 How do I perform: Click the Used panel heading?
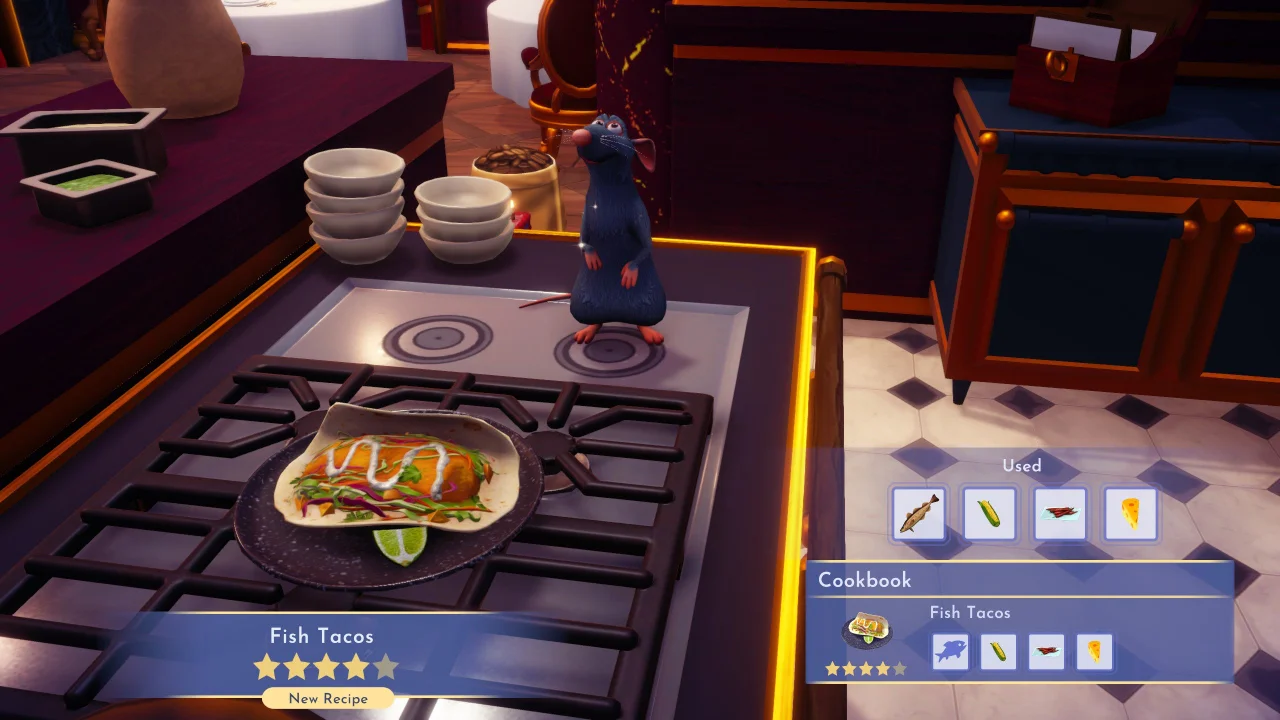pyautogui.click(x=1022, y=465)
